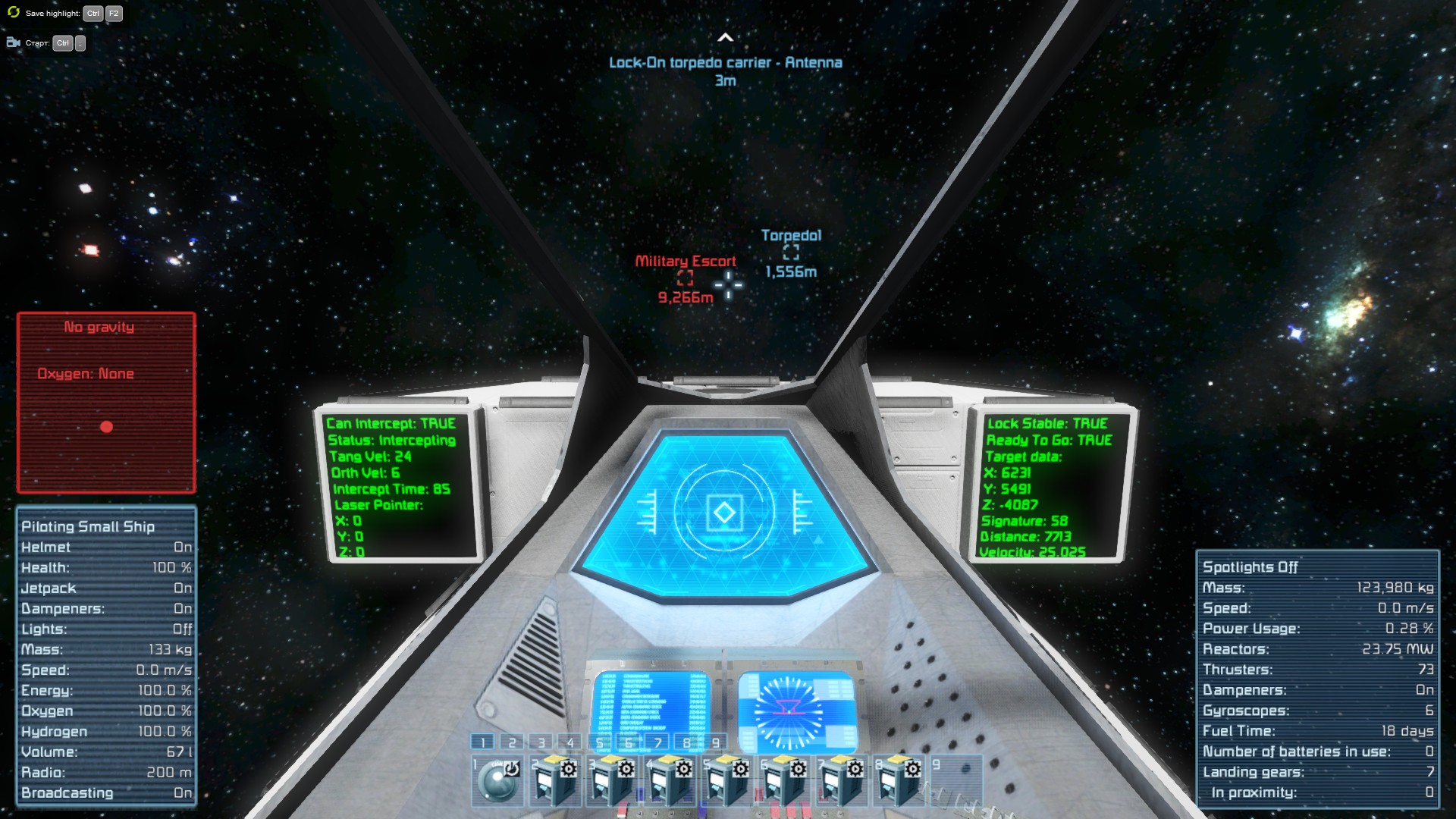The width and height of the screenshot is (1456, 819).
Task: Click the programmable block in hotbar slot 6
Action: pyautogui.click(x=785, y=780)
